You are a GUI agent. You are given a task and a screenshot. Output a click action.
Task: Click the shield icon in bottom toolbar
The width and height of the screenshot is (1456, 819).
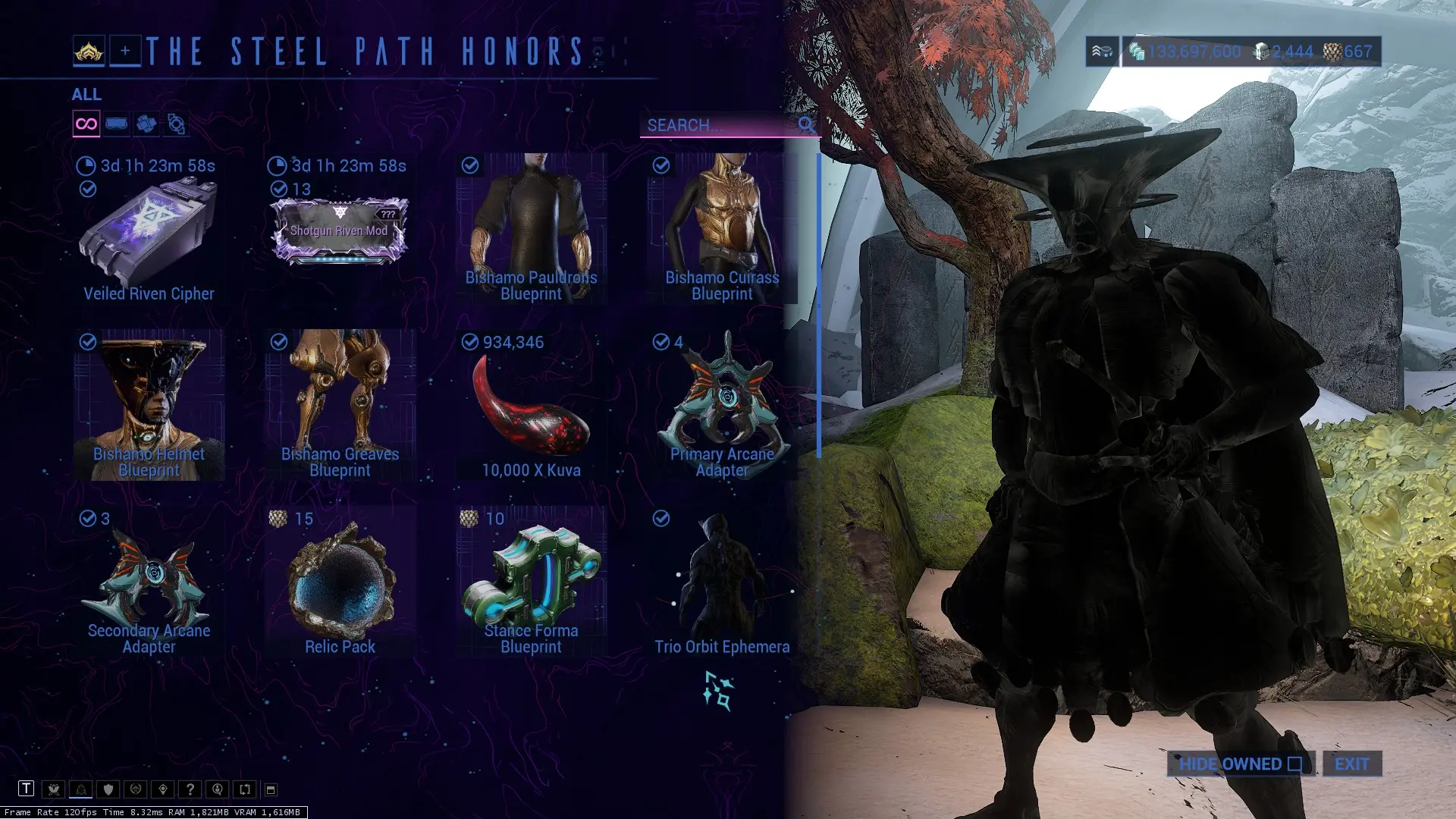pyautogui.click(x=108, y=789)
